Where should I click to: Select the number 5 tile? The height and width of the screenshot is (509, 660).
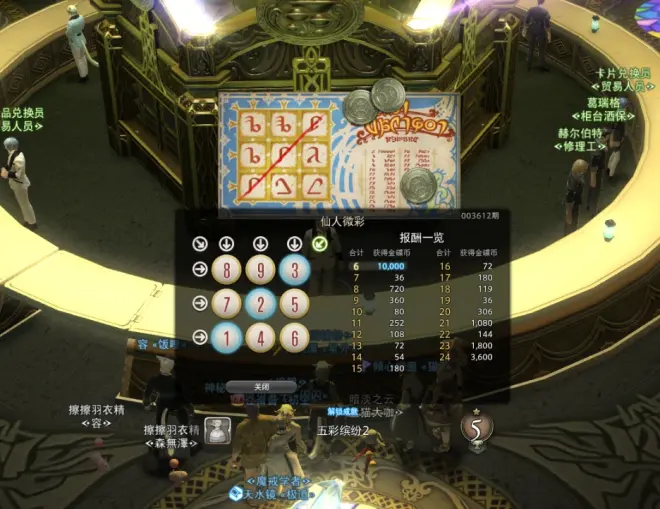coord(294,303)
